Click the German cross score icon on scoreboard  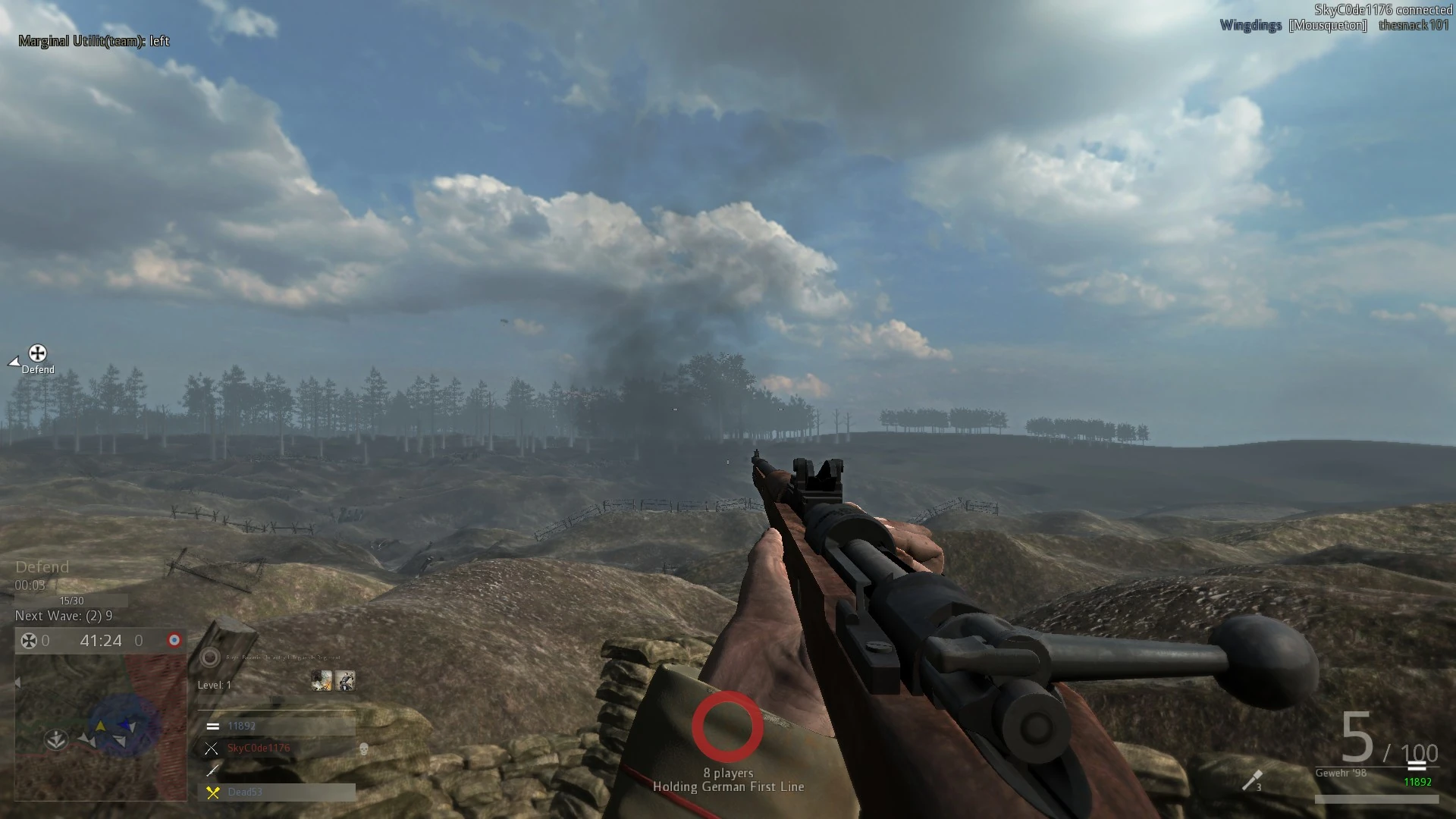pyautogui.click(x=29, y=641)
